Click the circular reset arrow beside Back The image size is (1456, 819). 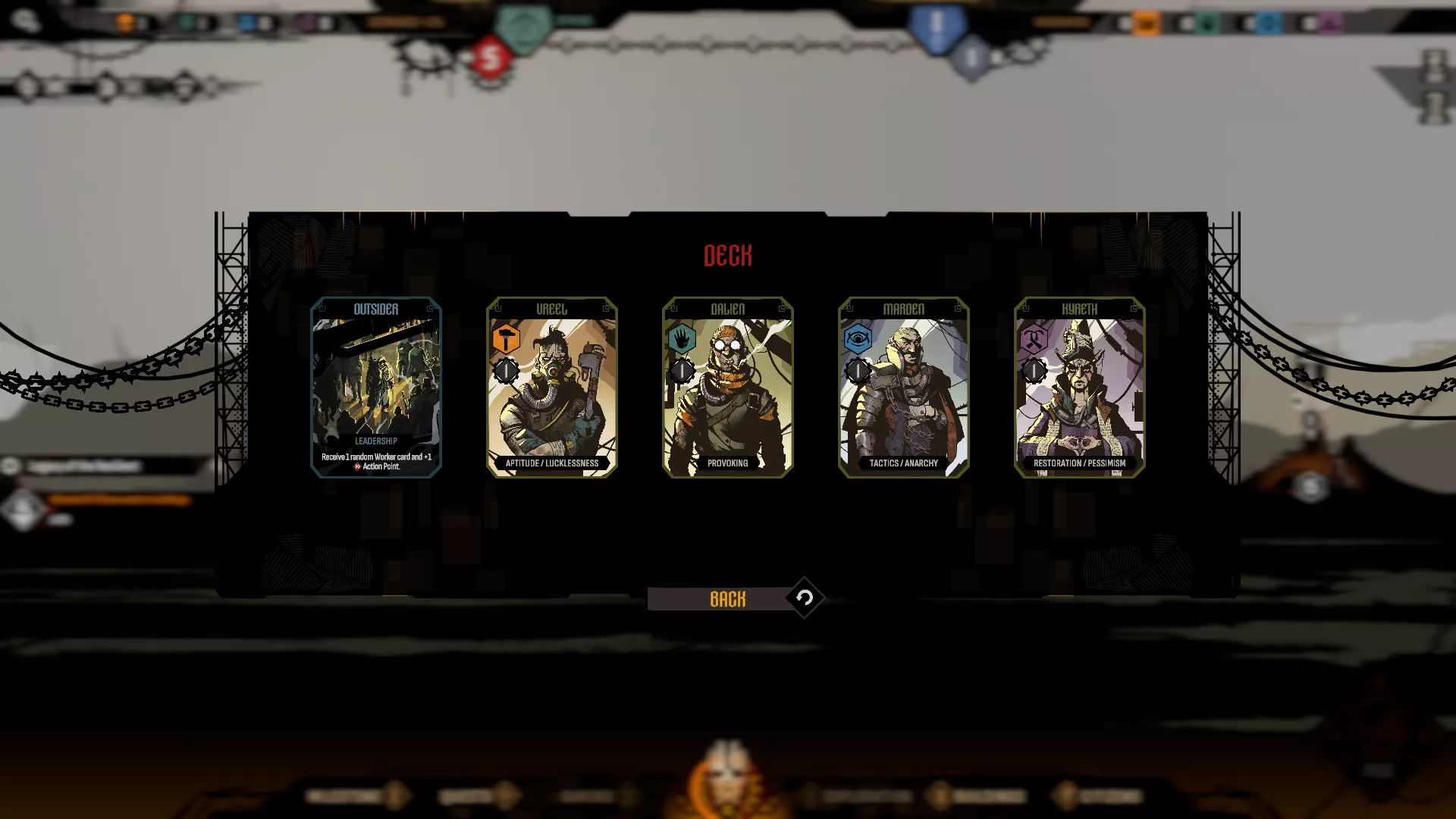805,598
